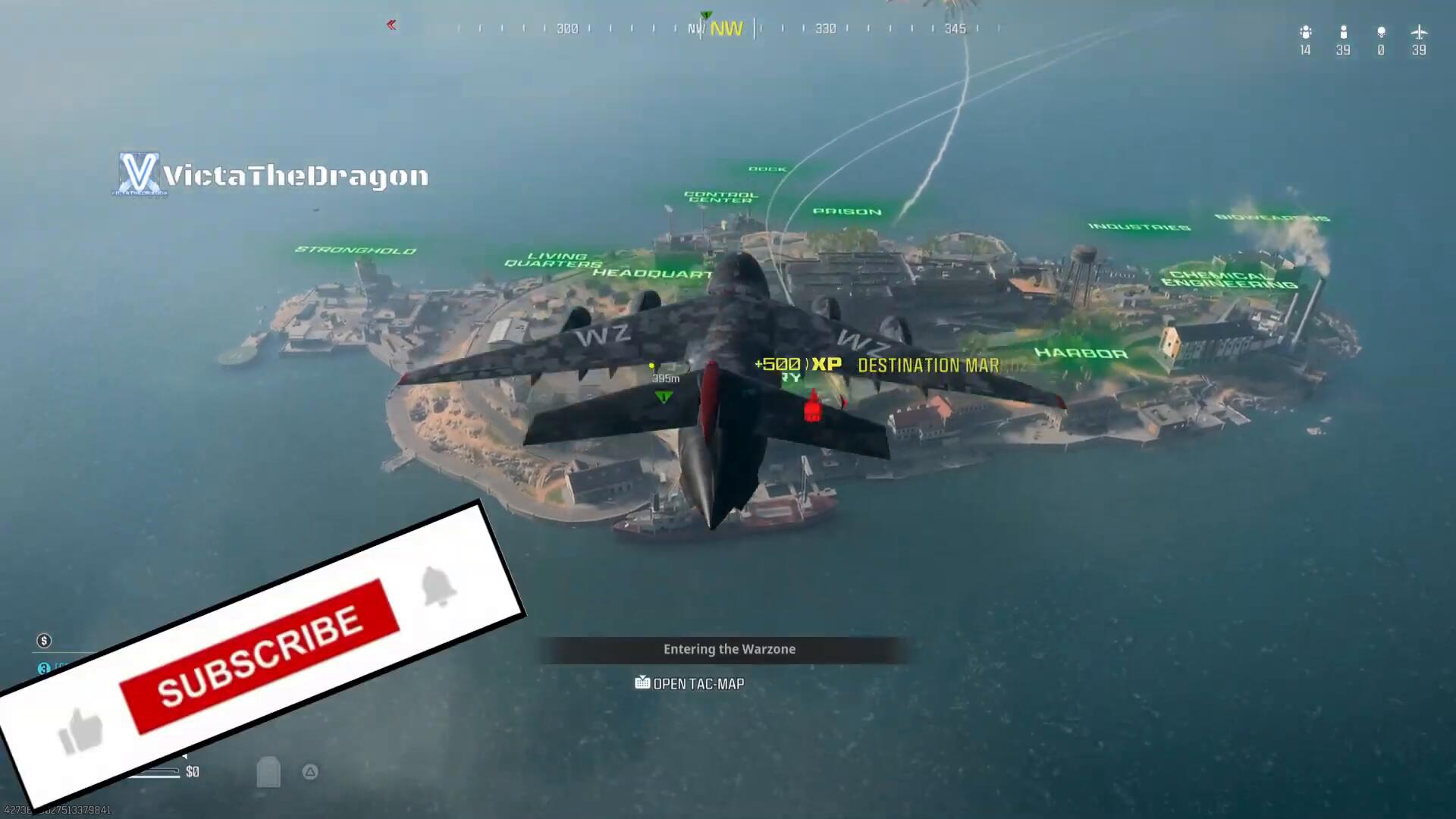Viewport: 1456px width, 819px height.
Task: Click the green squadmate marker
Action: pos(664,397)
